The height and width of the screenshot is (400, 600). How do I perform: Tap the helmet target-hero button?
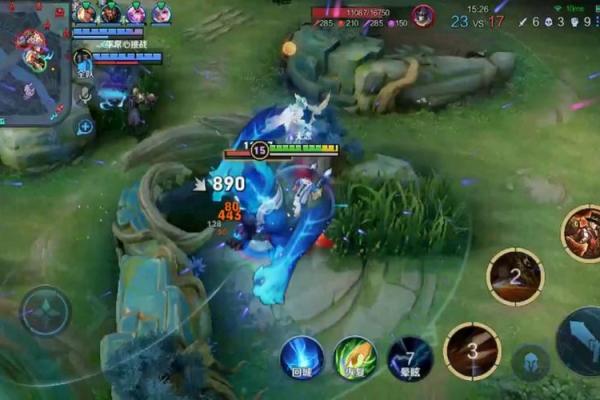(x=530, y=362)
